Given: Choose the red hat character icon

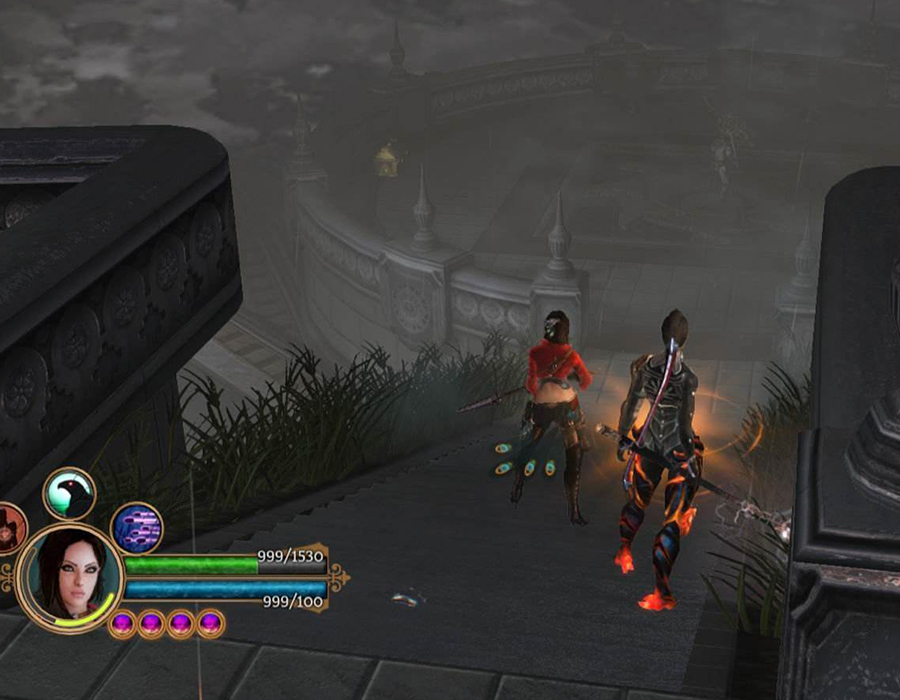Looking at the screenshot, I should pyautogui.click(x=9, y=527).
